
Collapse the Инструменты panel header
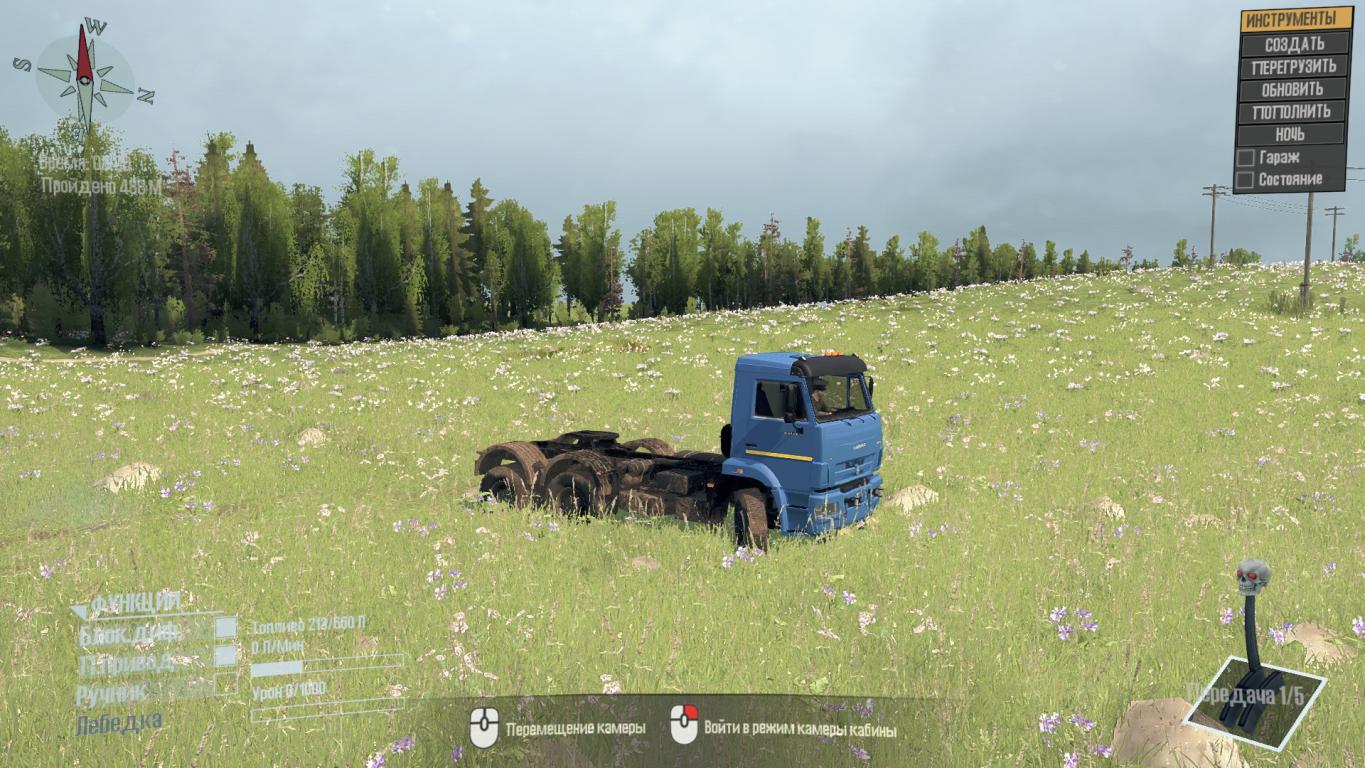coord(1294,19)
